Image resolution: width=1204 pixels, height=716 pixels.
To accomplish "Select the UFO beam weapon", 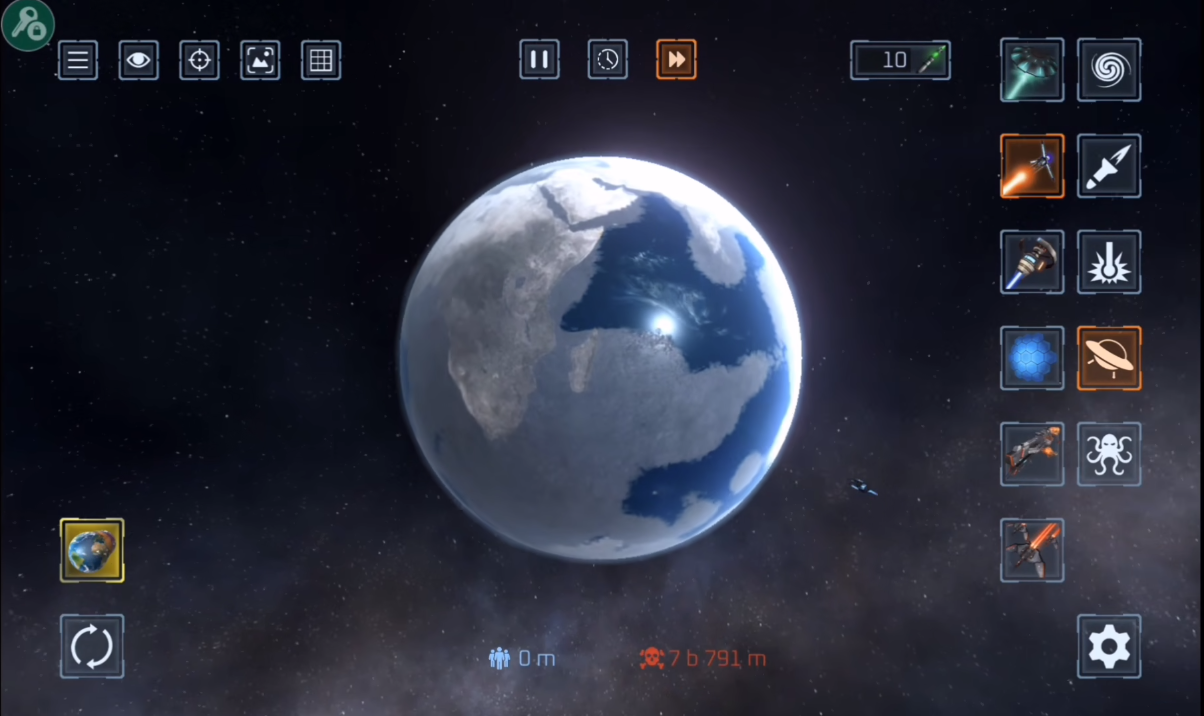I will [1032, 70].
